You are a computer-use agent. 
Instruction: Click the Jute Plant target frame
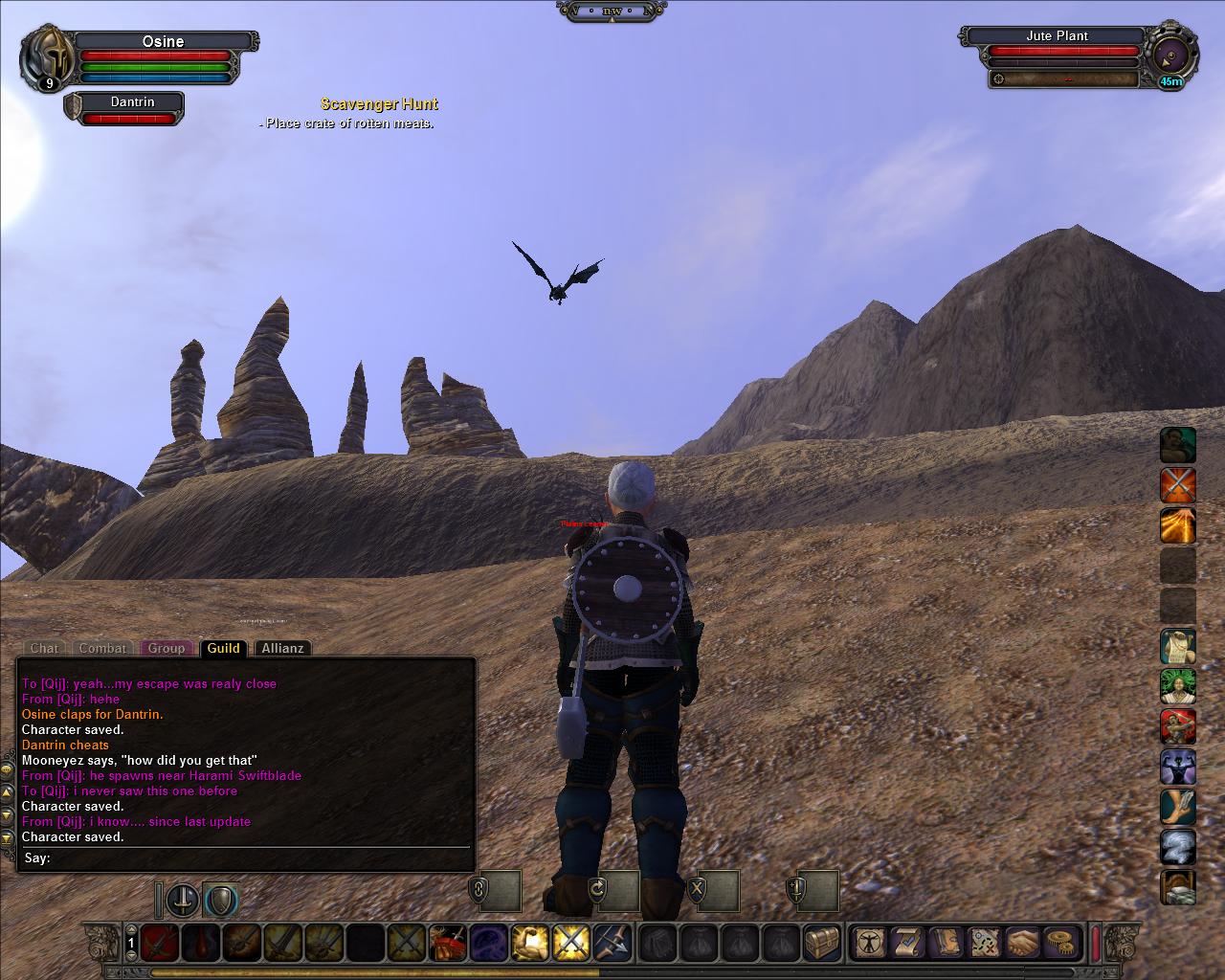pos(1057,36)
